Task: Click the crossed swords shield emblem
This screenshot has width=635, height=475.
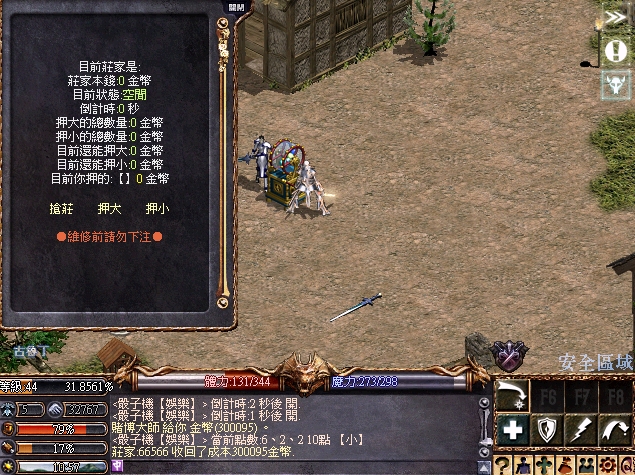Action: (x=509, y=355)
